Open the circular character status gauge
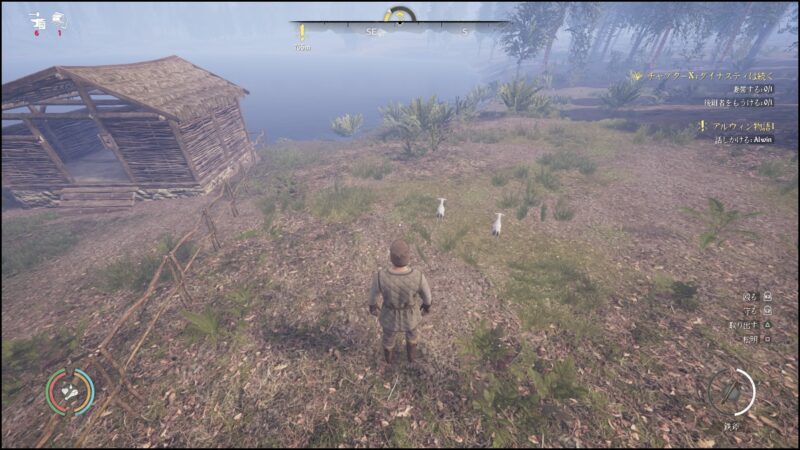This screenshot has width=800, height=450. pos(70,391)
